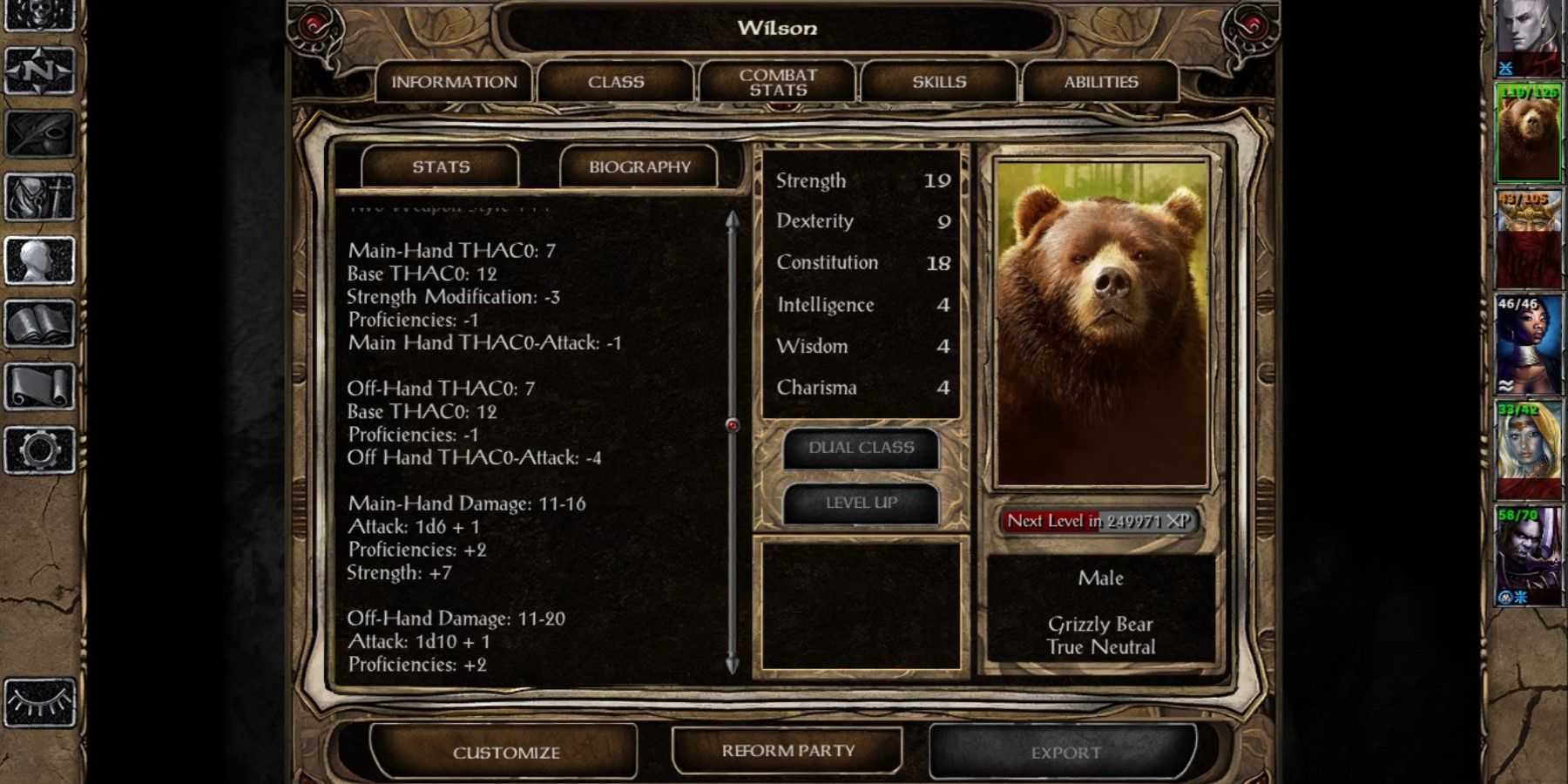Switch to the SKILLS tab
The image size is (1568, 784).
click(x=939, y=81)
